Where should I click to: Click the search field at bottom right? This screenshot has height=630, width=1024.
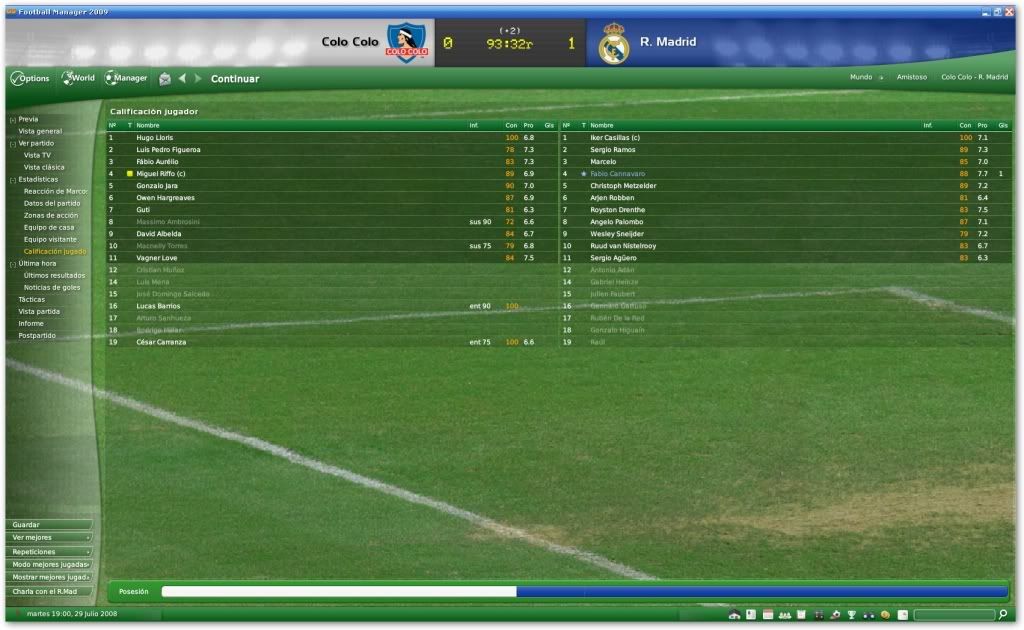pos(953,614)
